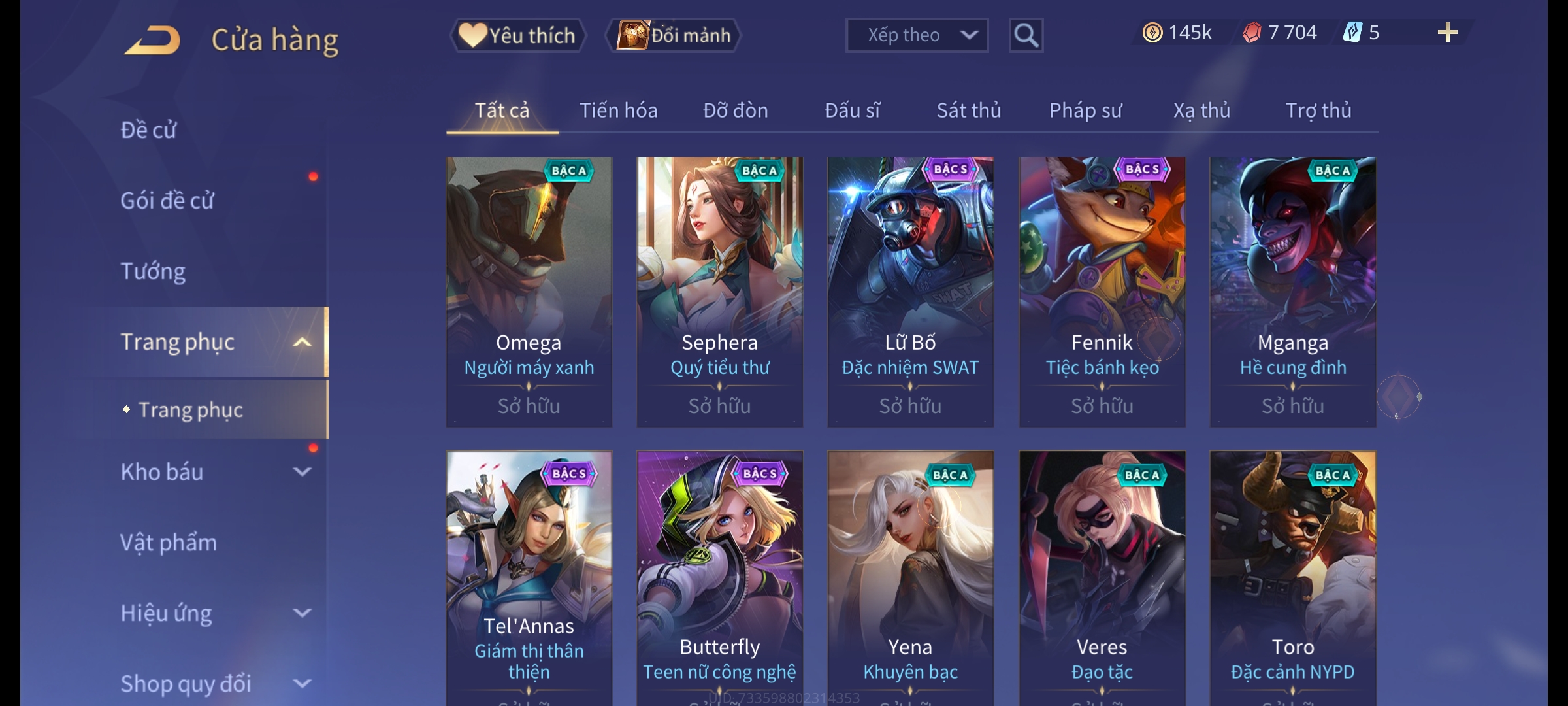Go back using the return arrow

click(152, 41)
